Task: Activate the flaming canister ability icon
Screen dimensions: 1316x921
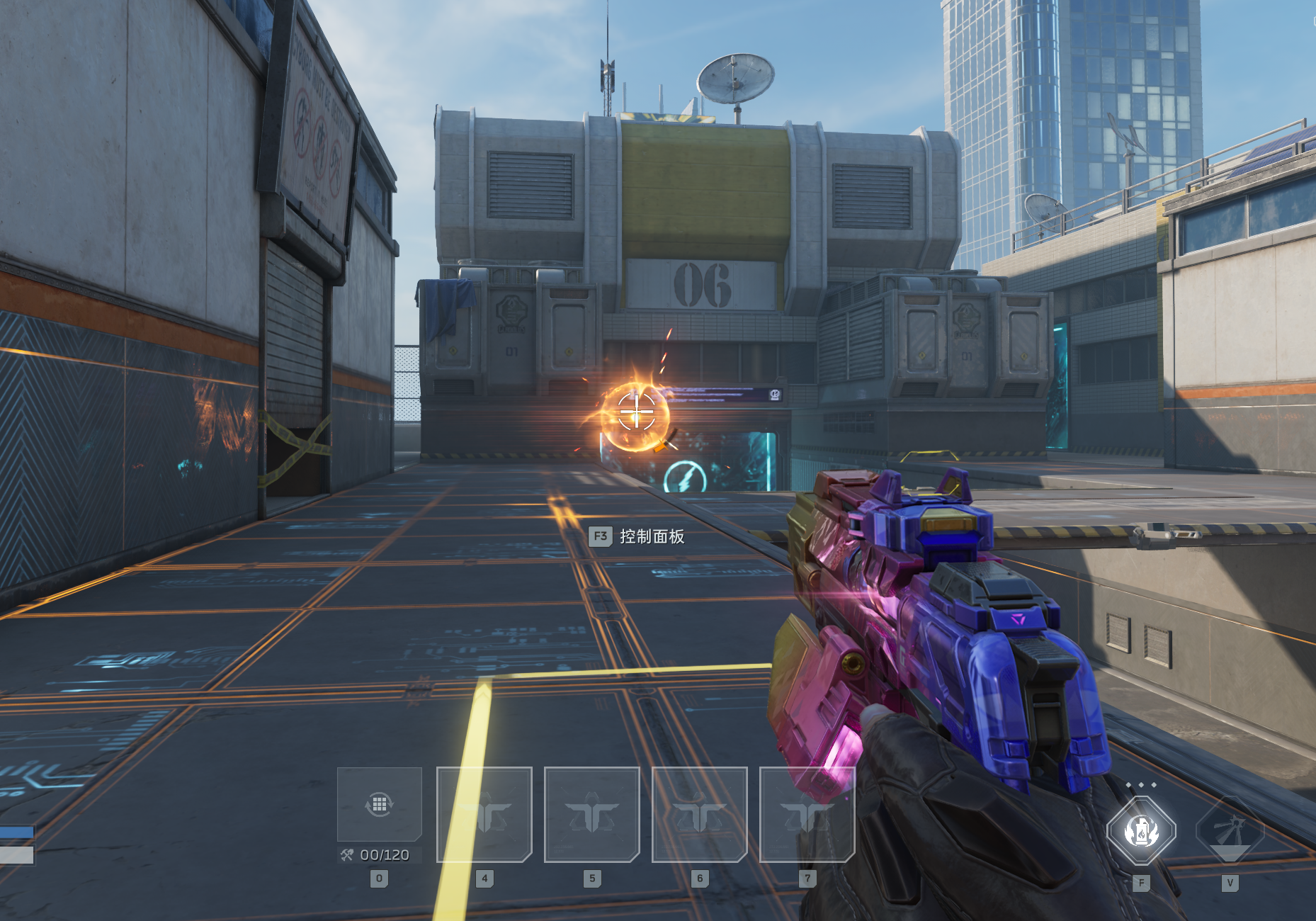Action: pos(1141,830)
